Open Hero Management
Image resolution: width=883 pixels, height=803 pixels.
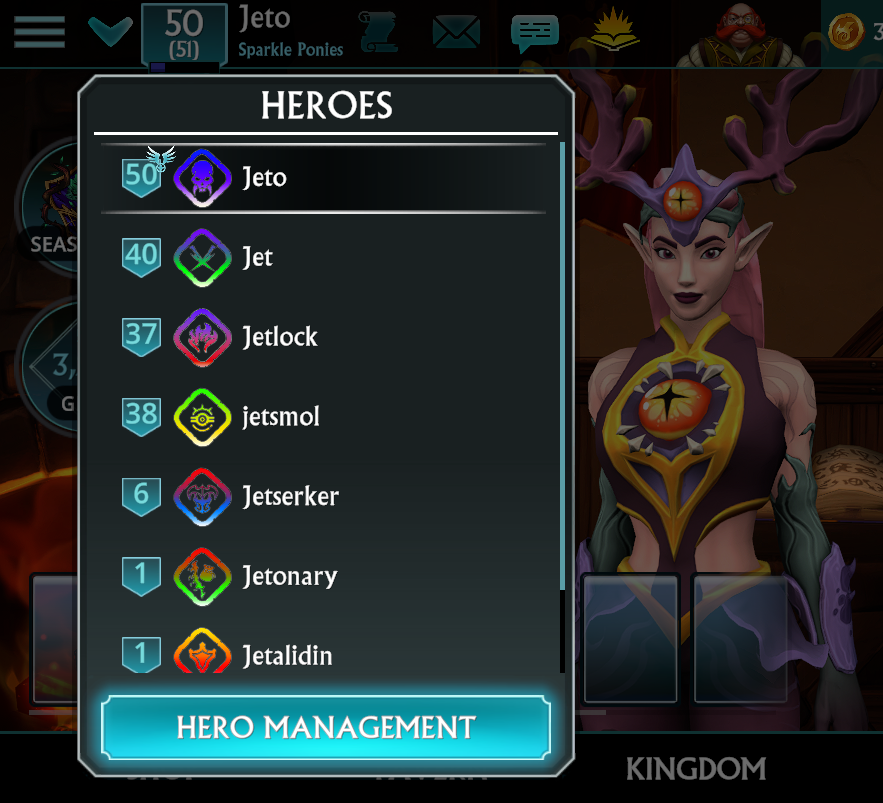[326, 727]
